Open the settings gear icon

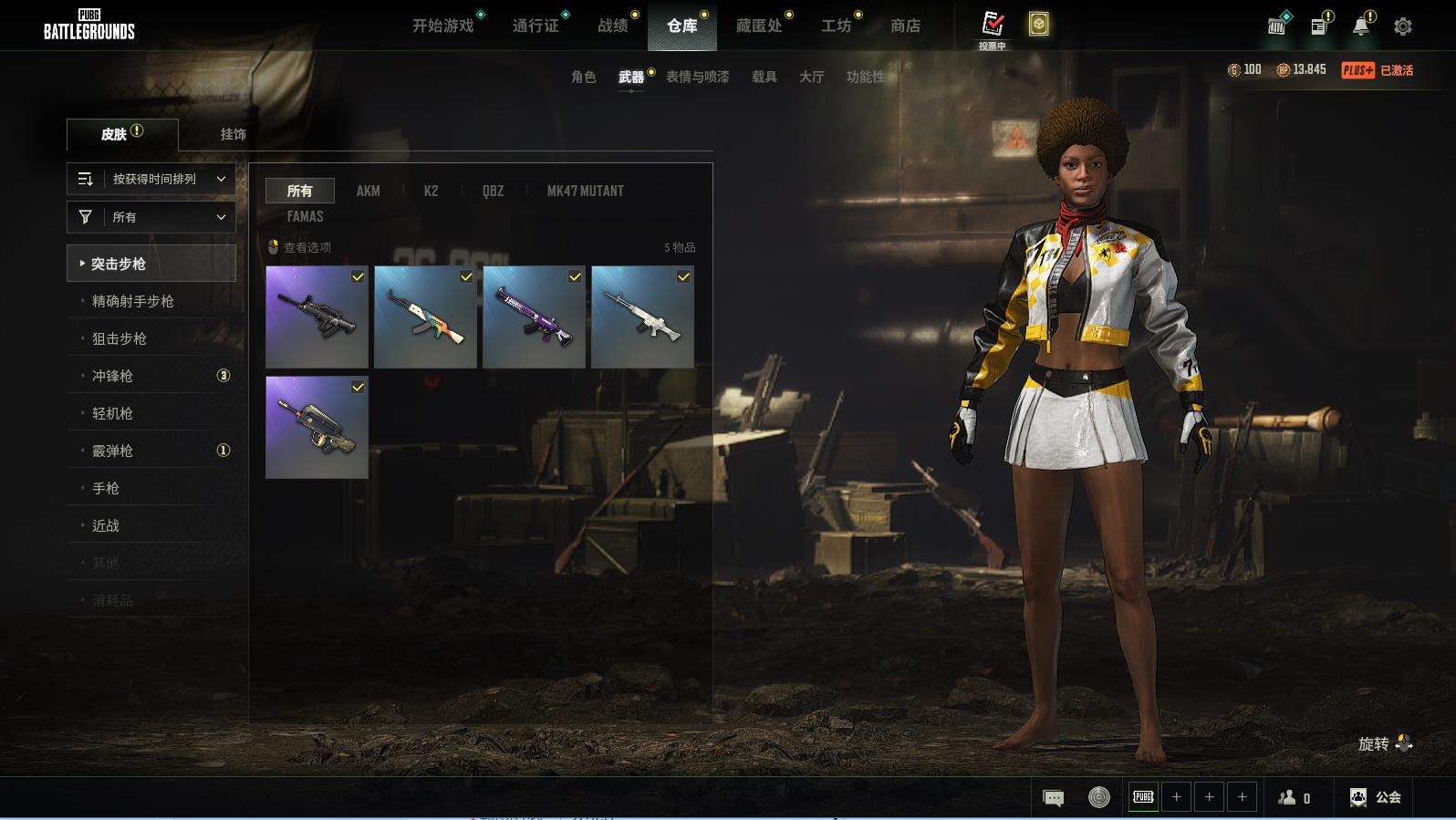pyautogui.click(x=1403, y=26)
